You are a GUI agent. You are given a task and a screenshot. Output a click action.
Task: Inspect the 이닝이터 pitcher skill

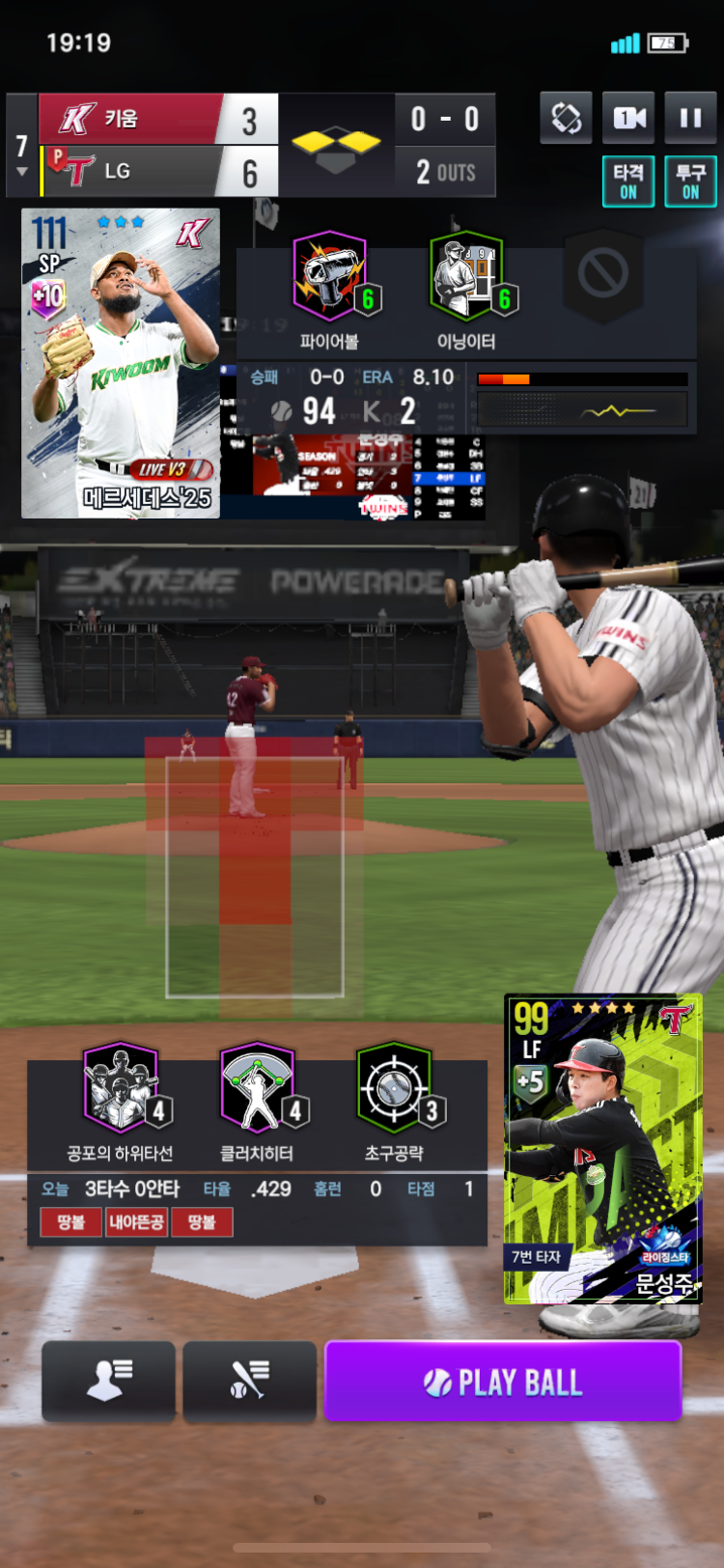pos(466,278)
